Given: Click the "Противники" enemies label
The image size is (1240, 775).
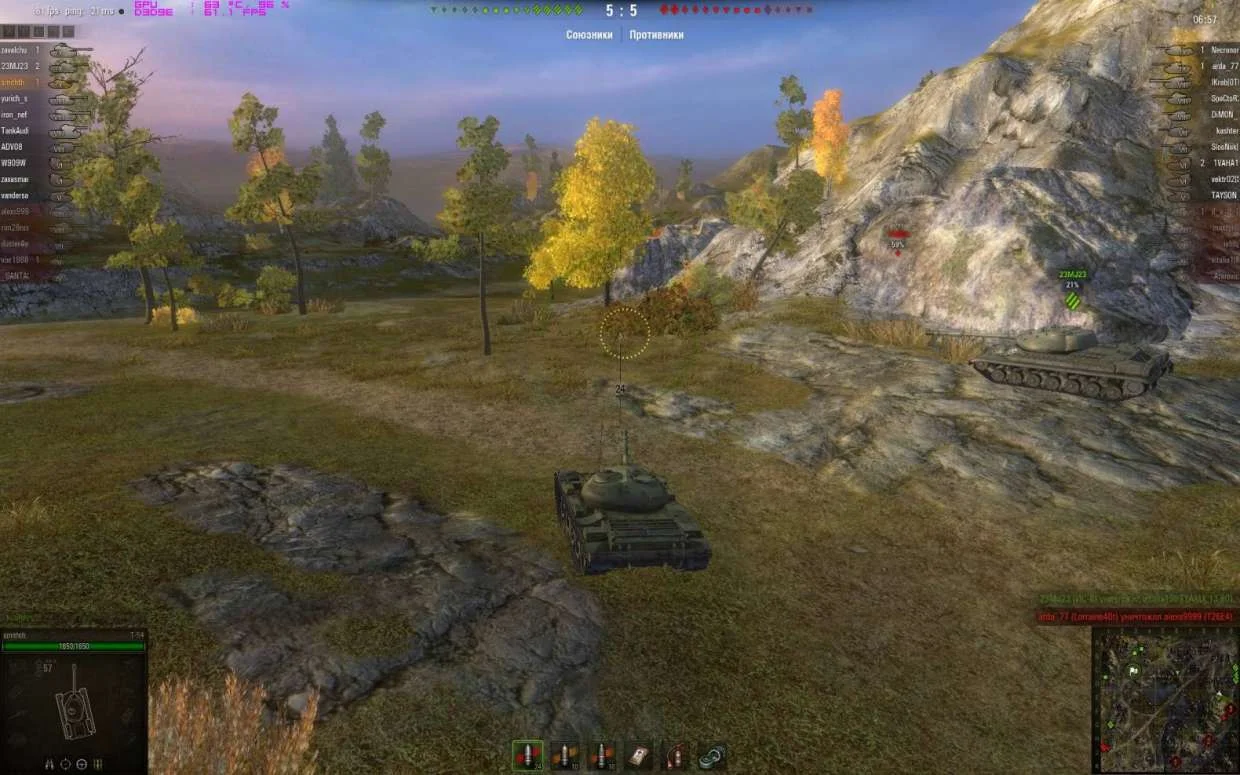Looking at the screenshot, I should tap(656, 35).
